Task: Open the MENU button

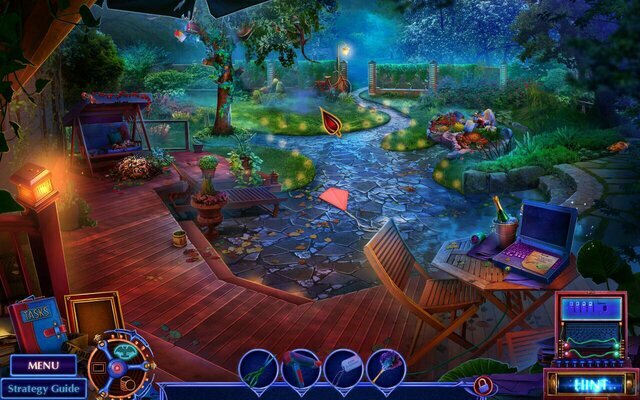Action: point(42,366)
